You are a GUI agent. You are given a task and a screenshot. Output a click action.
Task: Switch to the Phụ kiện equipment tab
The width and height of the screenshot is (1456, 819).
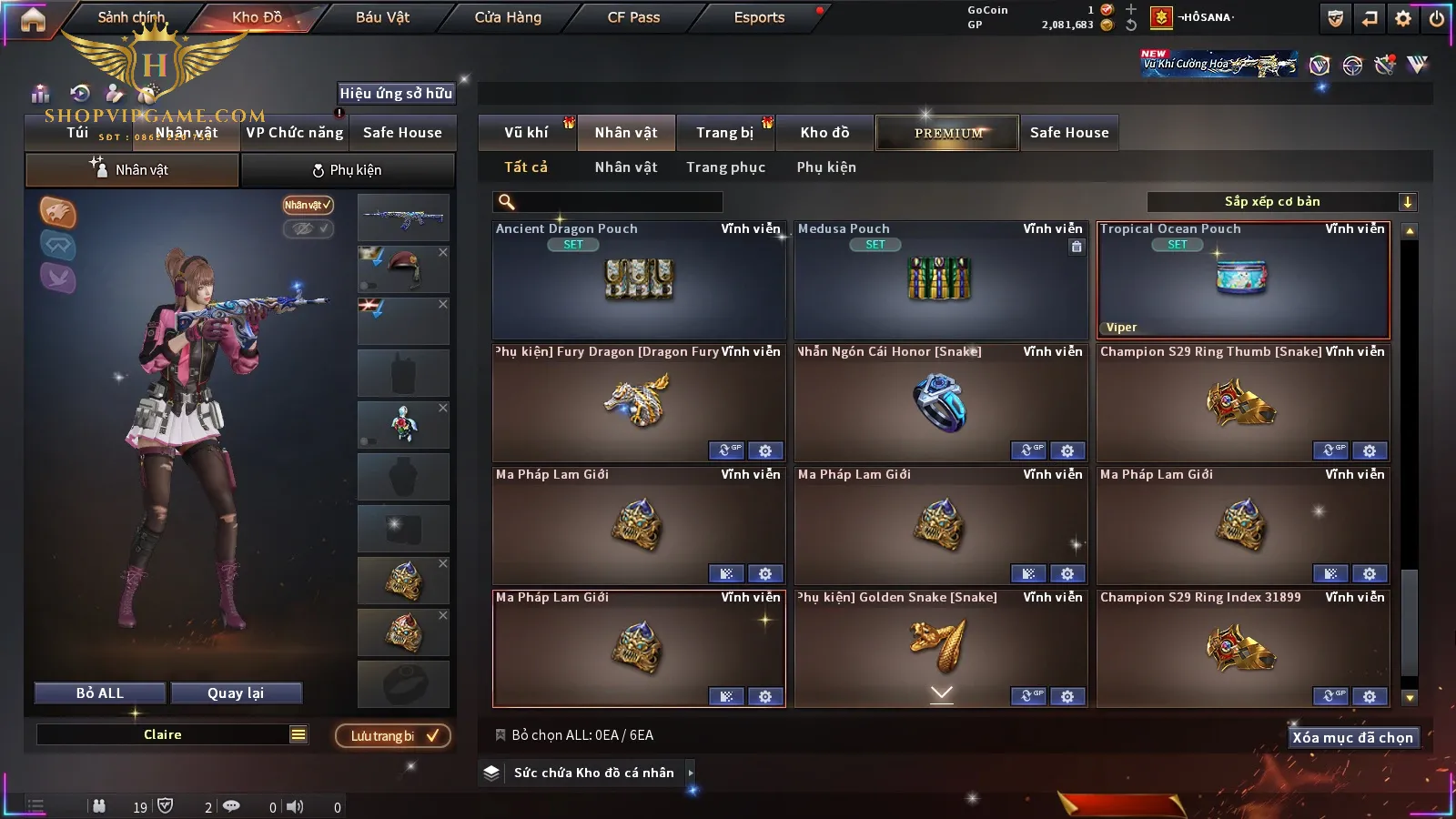point(348,170)
